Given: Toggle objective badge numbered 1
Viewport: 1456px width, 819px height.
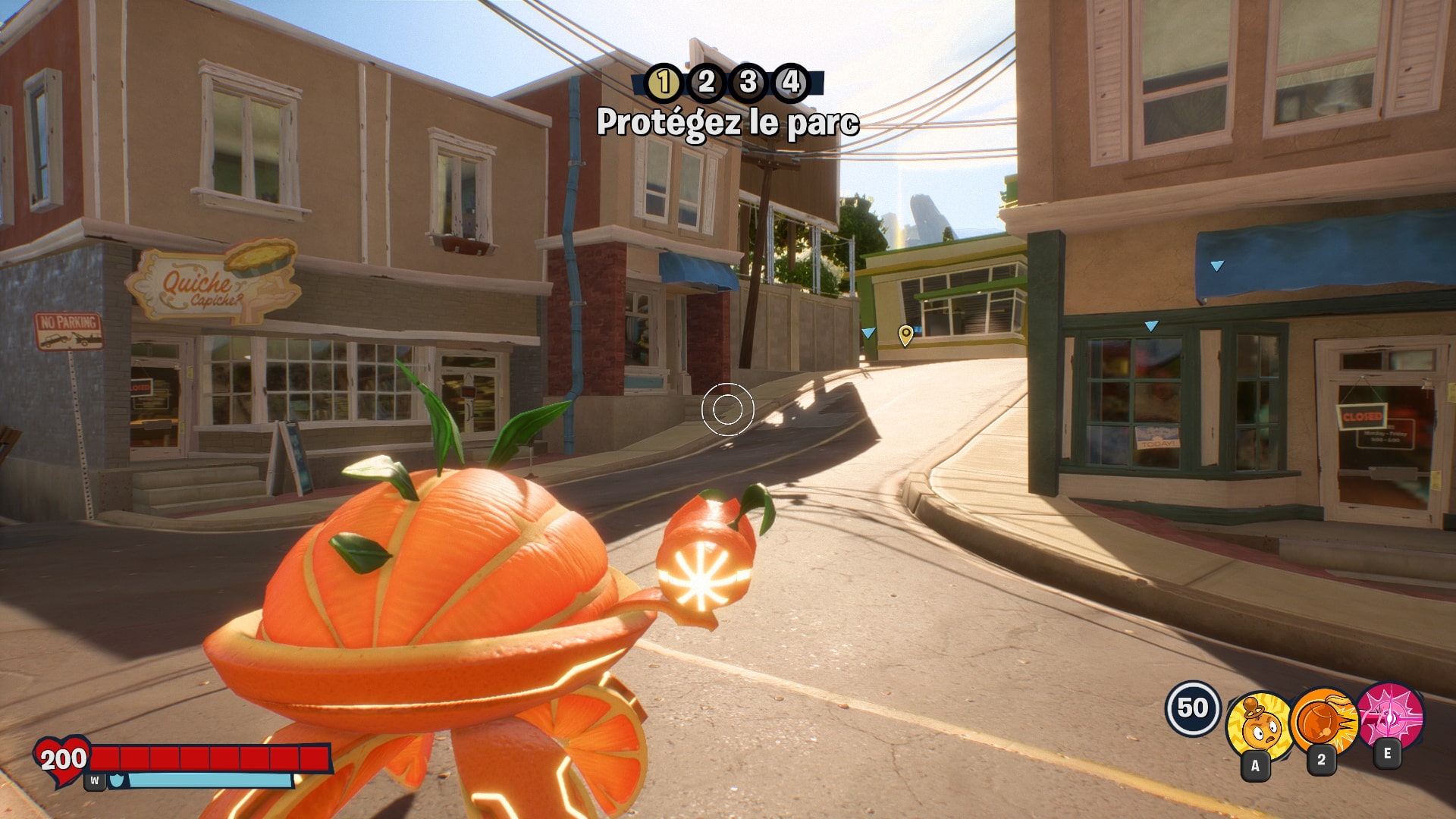Looking at the screenshot, I should 663,85.
